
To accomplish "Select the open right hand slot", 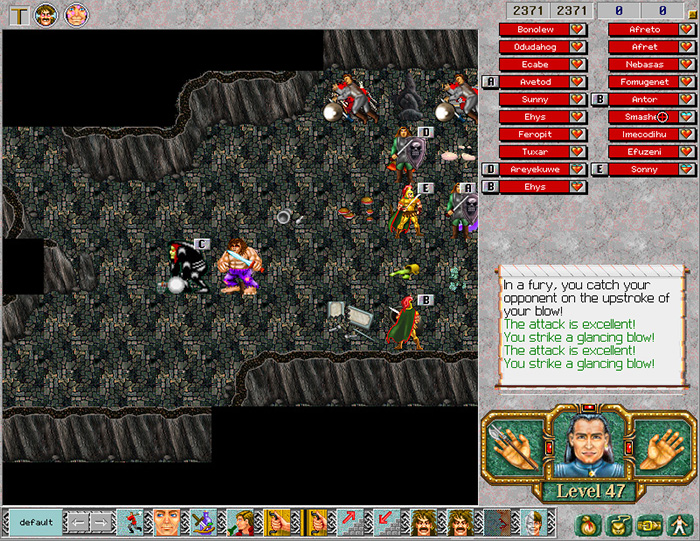I will click(654, 442).
